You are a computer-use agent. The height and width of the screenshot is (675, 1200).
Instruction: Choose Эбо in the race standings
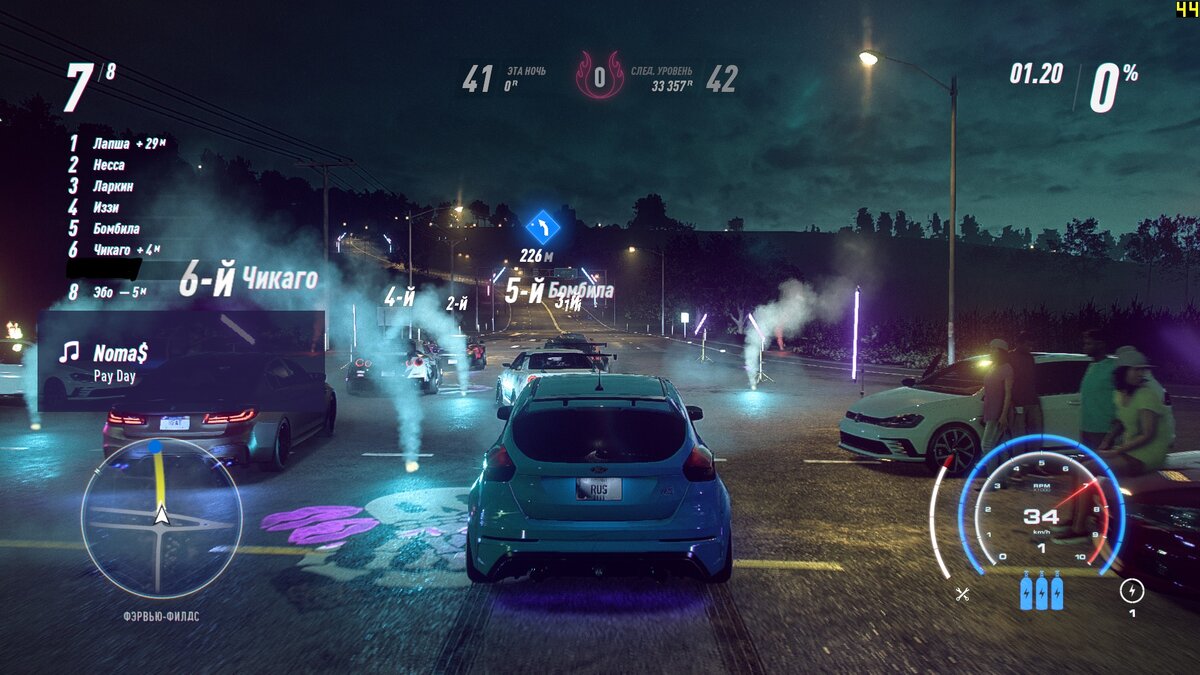[x=105, y=292]
